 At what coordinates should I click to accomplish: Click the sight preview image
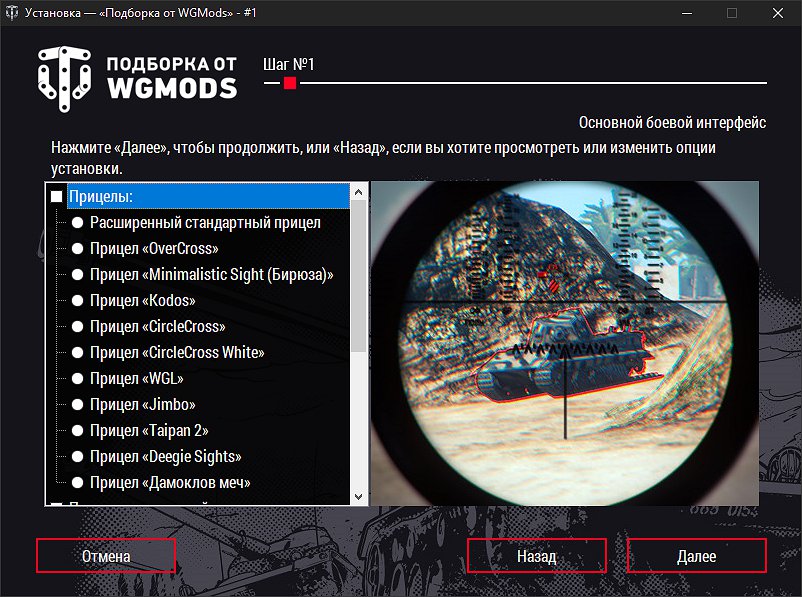(564, 343)
